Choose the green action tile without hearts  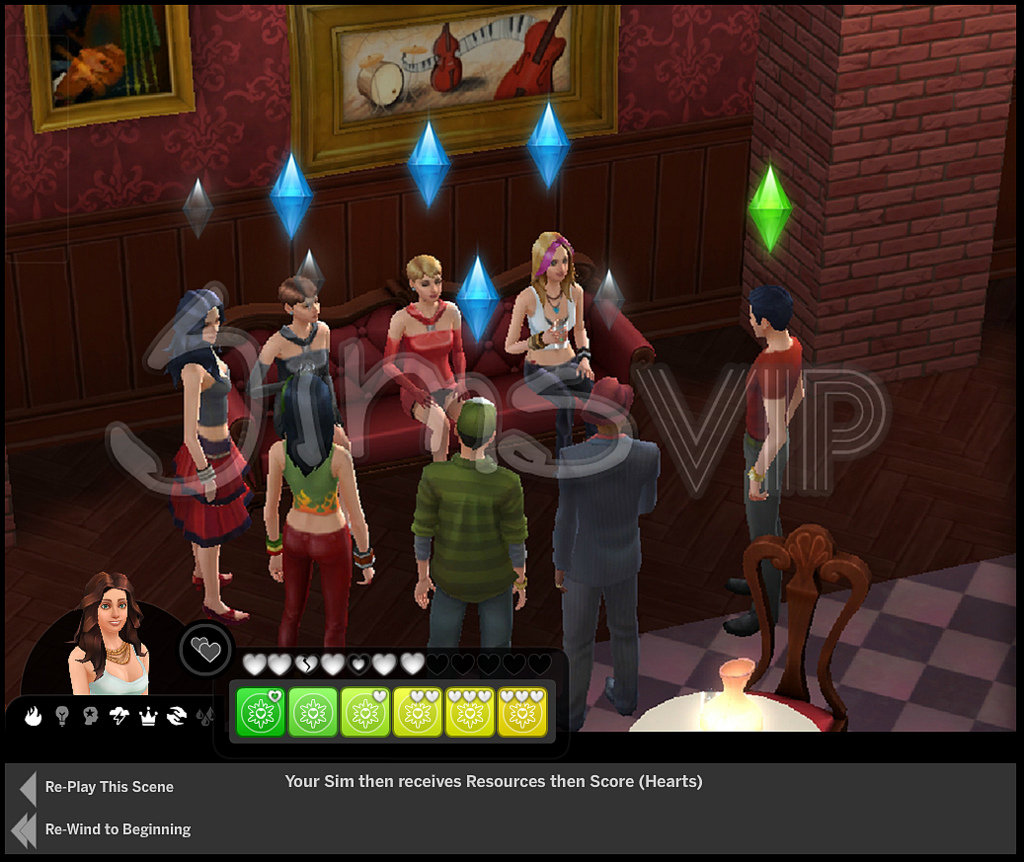tap(313, 712)
